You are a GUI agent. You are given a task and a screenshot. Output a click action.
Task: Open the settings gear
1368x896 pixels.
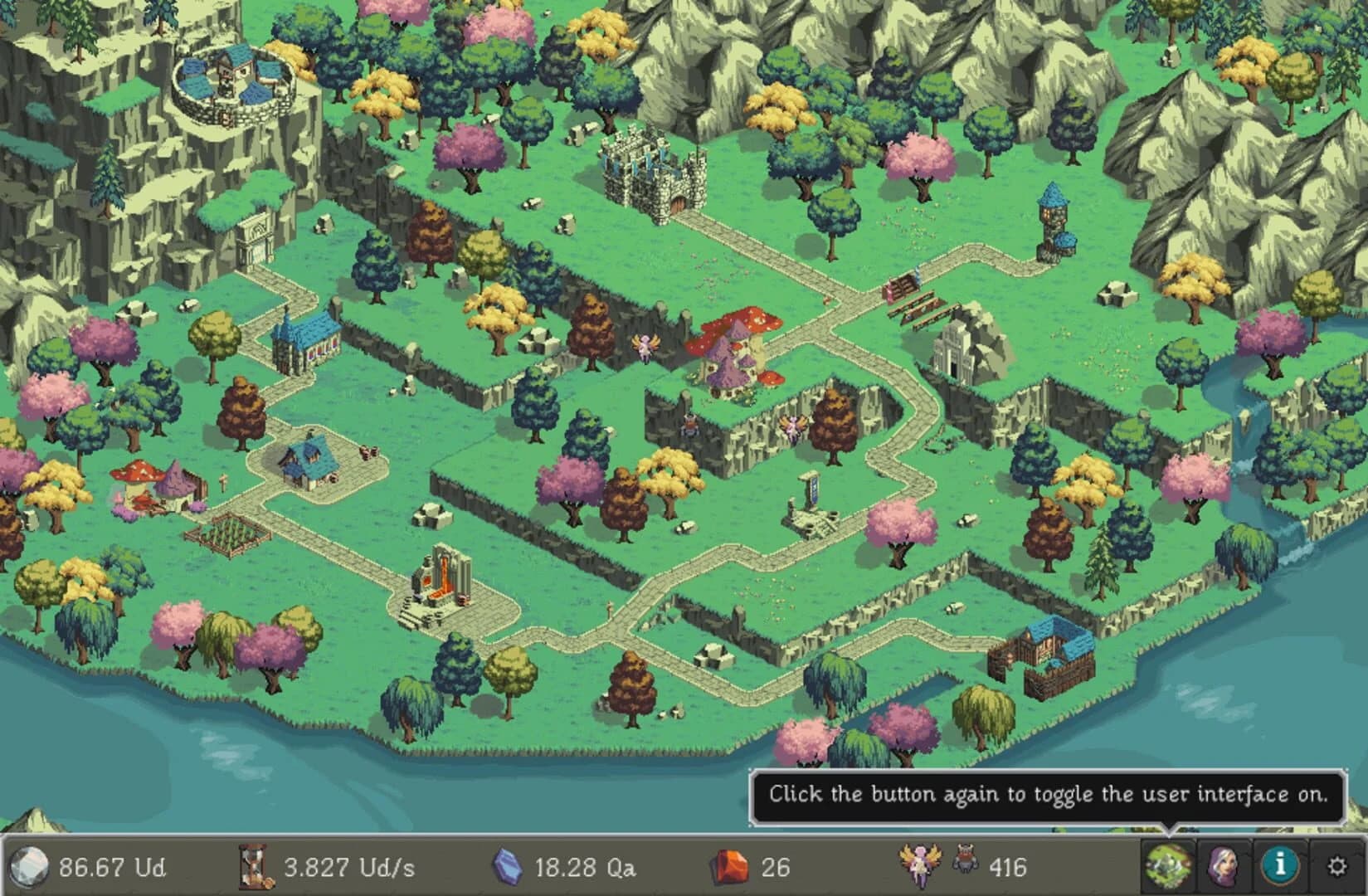1336,866
